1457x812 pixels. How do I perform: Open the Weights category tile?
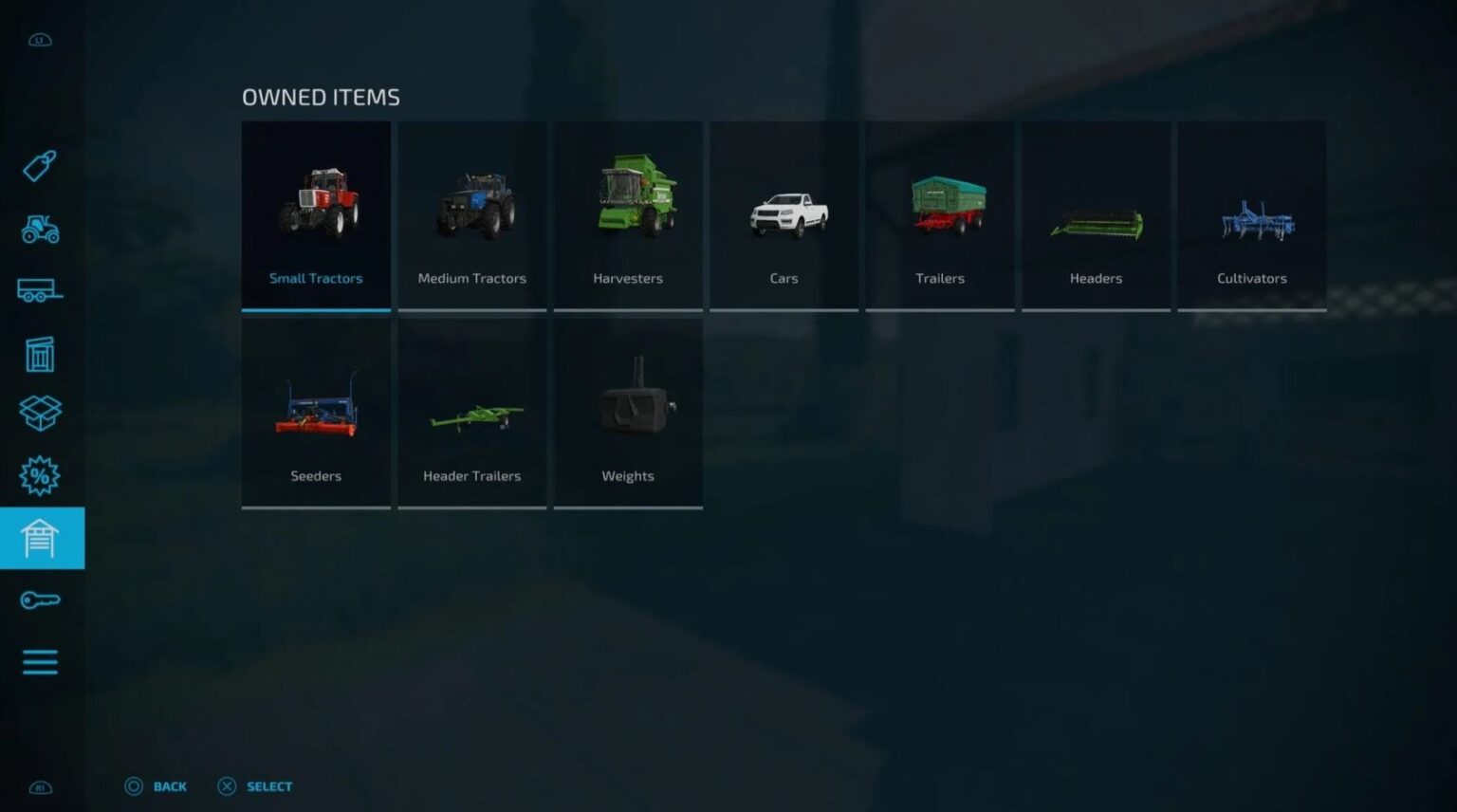[628, 412]
